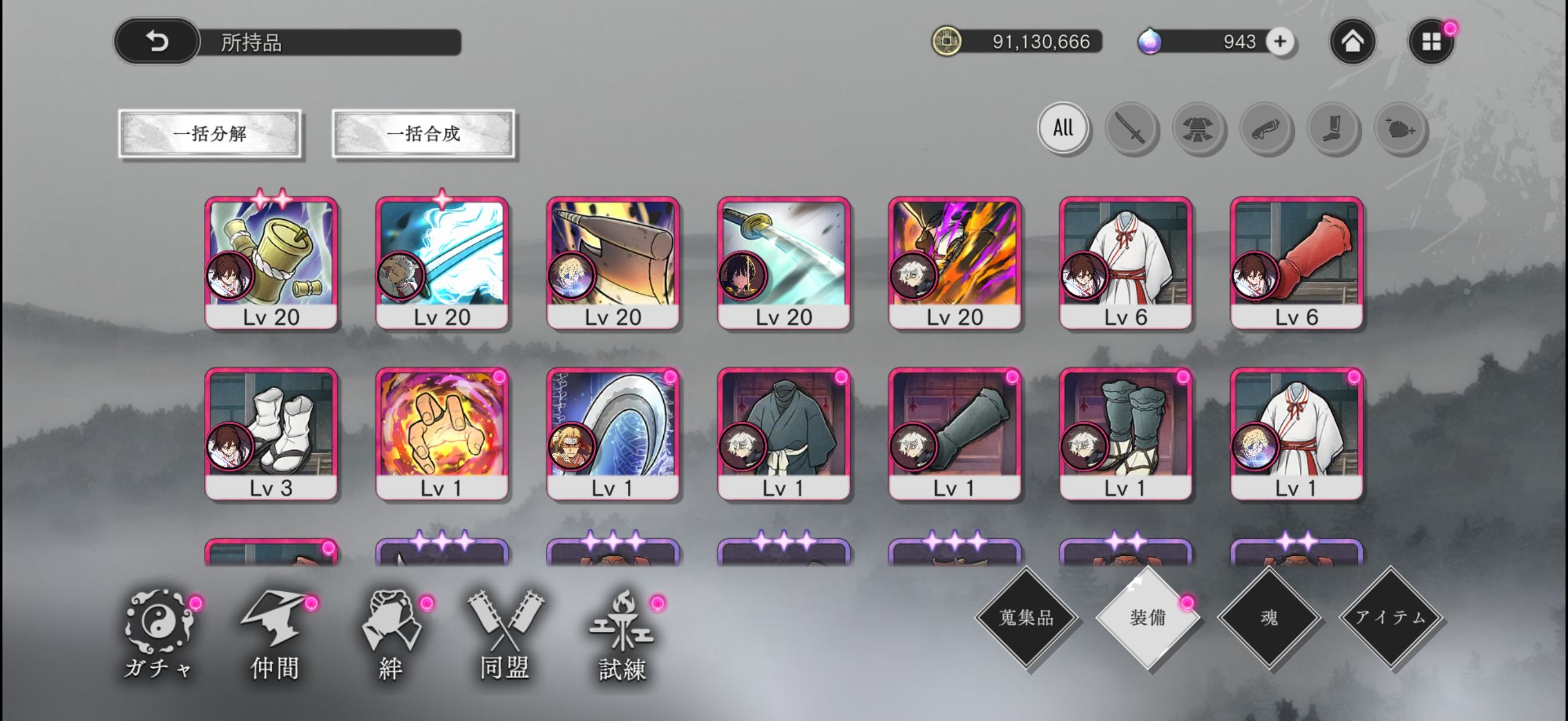Click the 一括合成 bulk synthesis button
Viewport: 1568px width, 721px height.
423,133
